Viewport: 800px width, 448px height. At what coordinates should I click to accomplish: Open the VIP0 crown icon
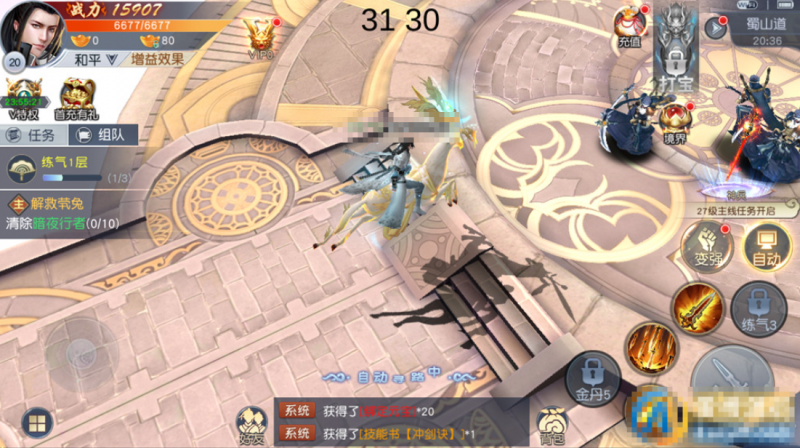[x=262, y=38]
